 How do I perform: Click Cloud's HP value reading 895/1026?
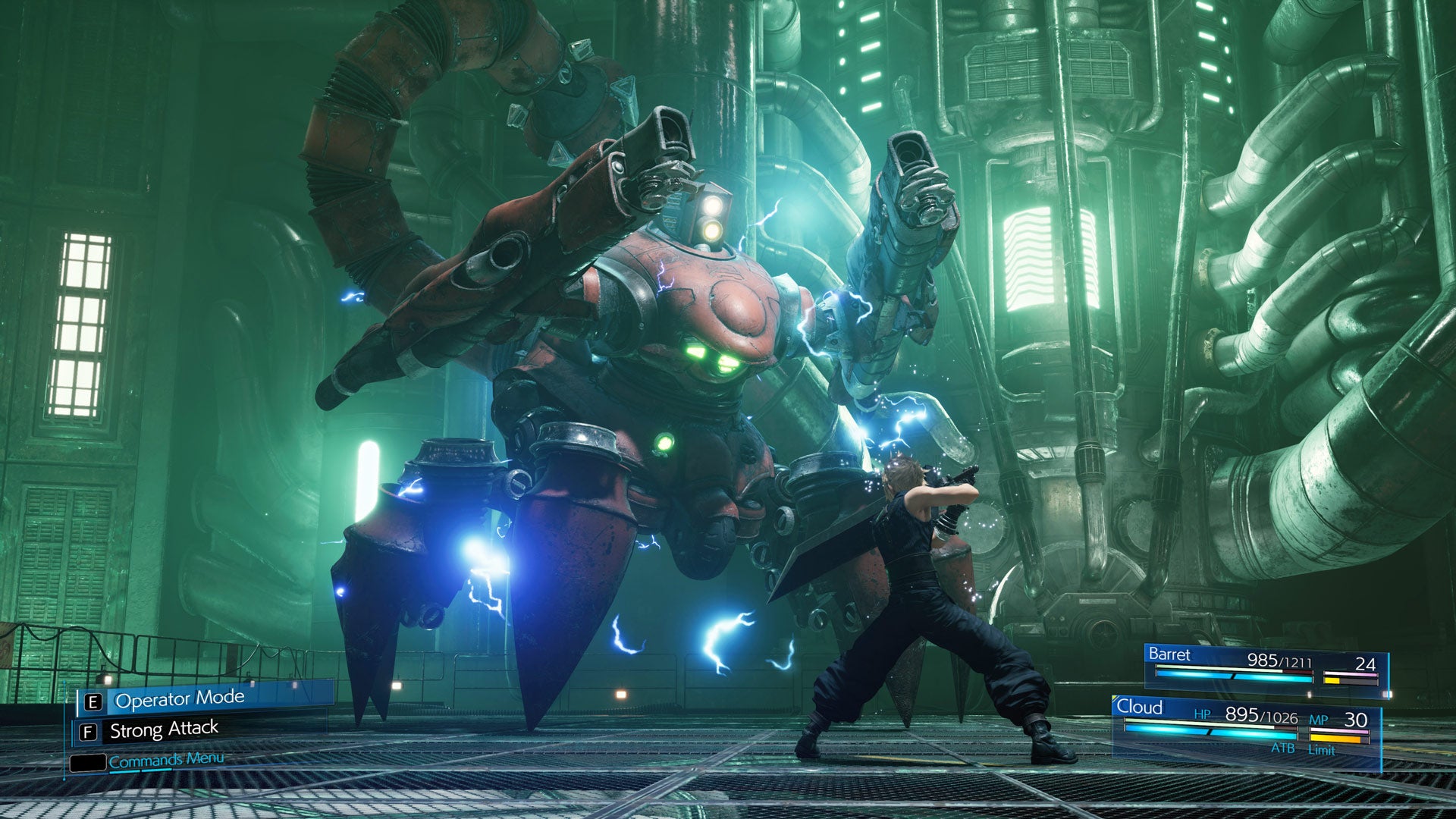coord(1260,717)
